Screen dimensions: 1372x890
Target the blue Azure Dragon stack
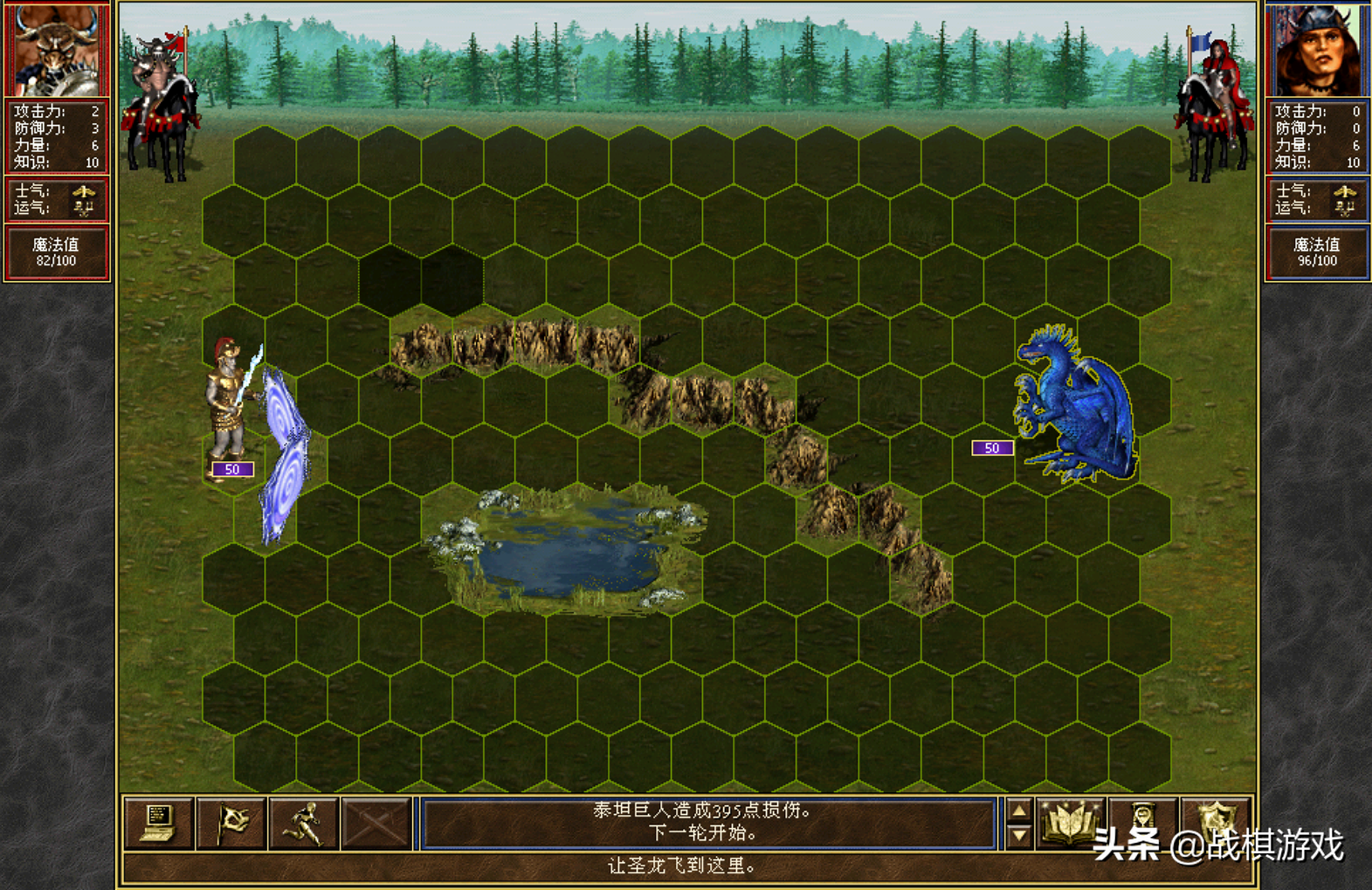tap(1074, 406)
